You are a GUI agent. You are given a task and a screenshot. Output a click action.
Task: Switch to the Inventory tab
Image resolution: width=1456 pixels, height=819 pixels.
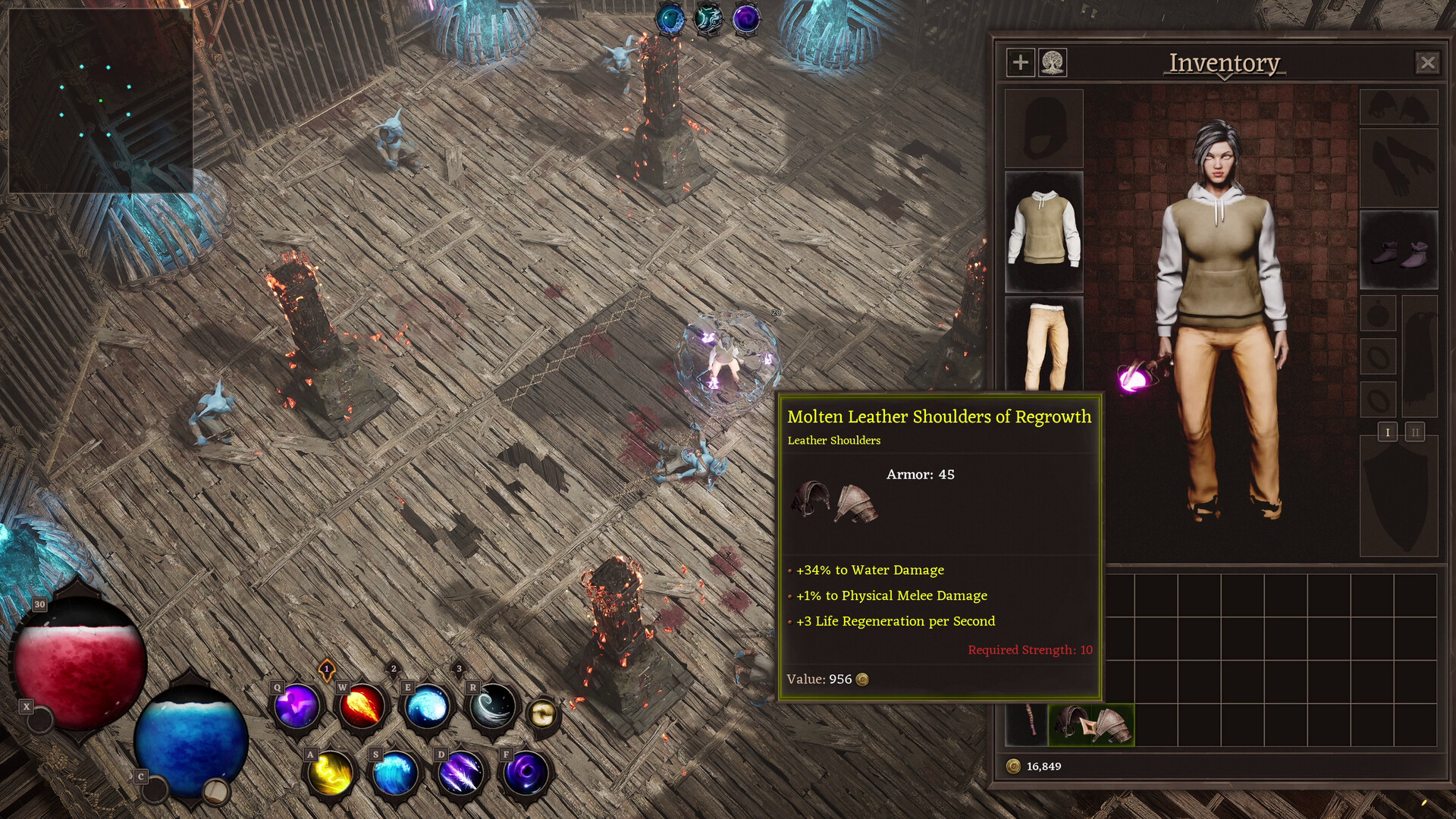point(1223,64)
